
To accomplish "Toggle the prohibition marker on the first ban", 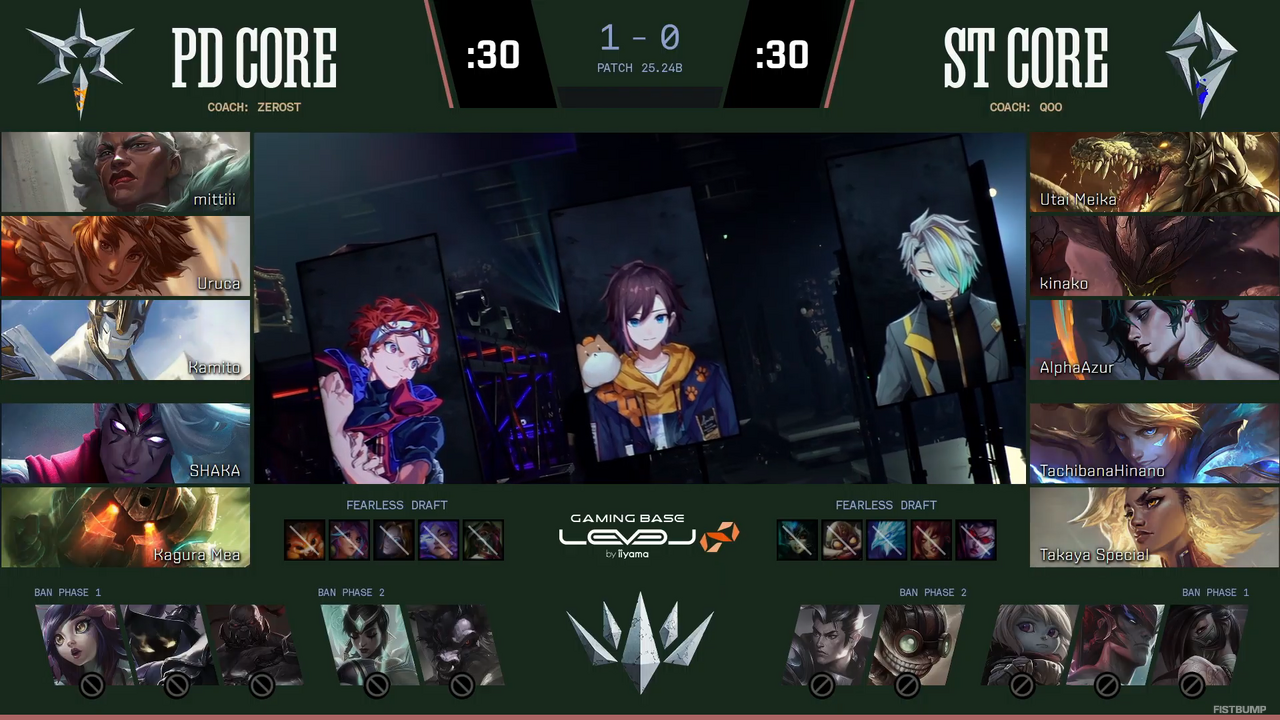I will tap(91, 685).
